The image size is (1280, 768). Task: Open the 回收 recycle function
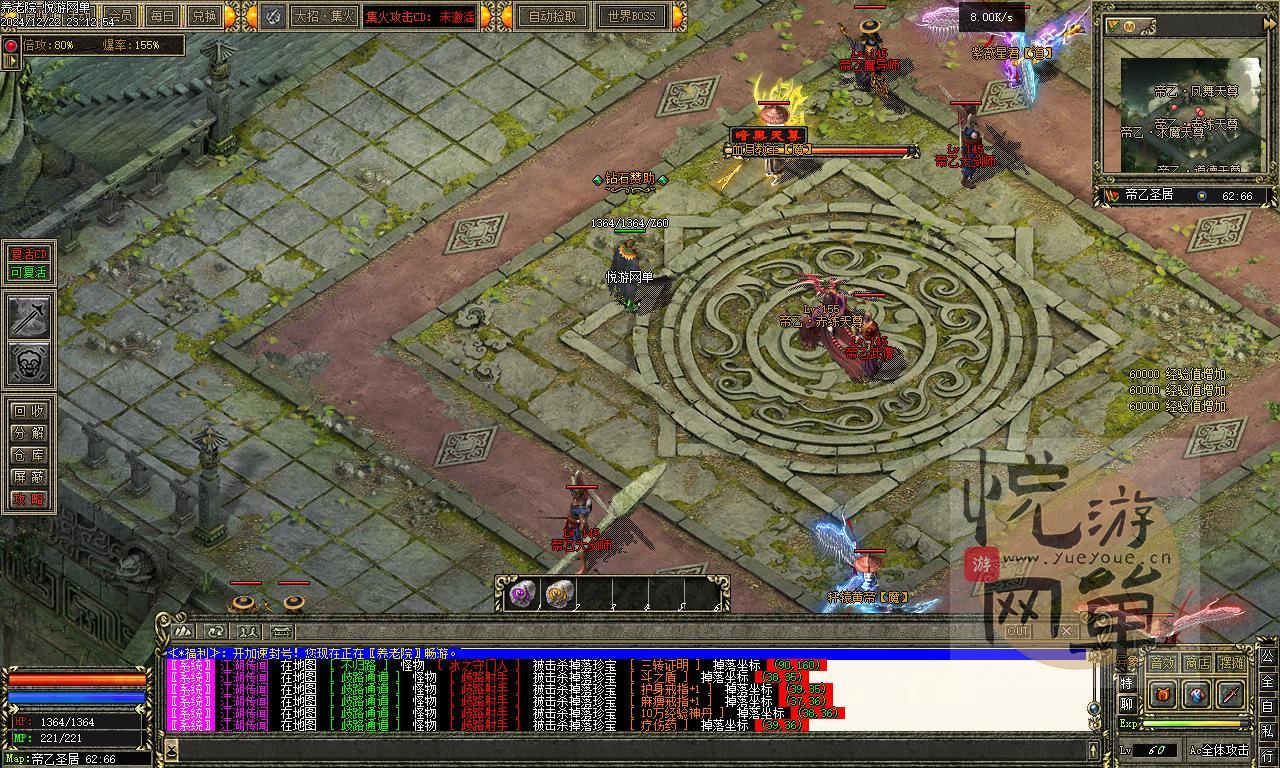point(29,411)
